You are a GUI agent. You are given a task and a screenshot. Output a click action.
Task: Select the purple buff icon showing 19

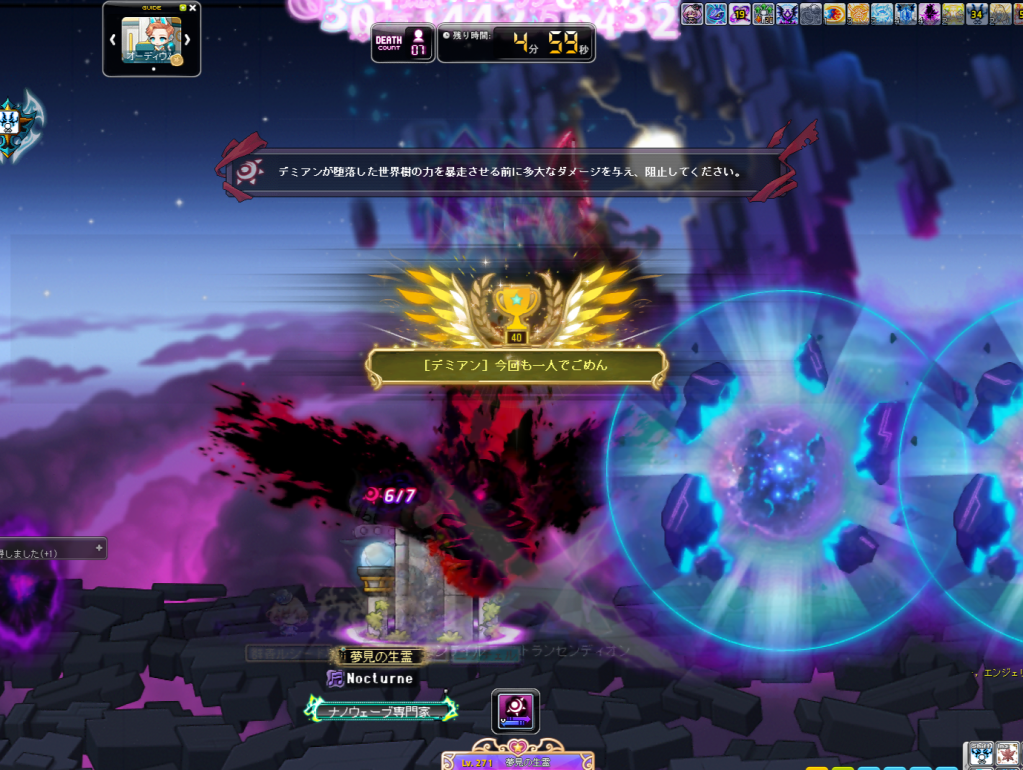coord(739,14)
